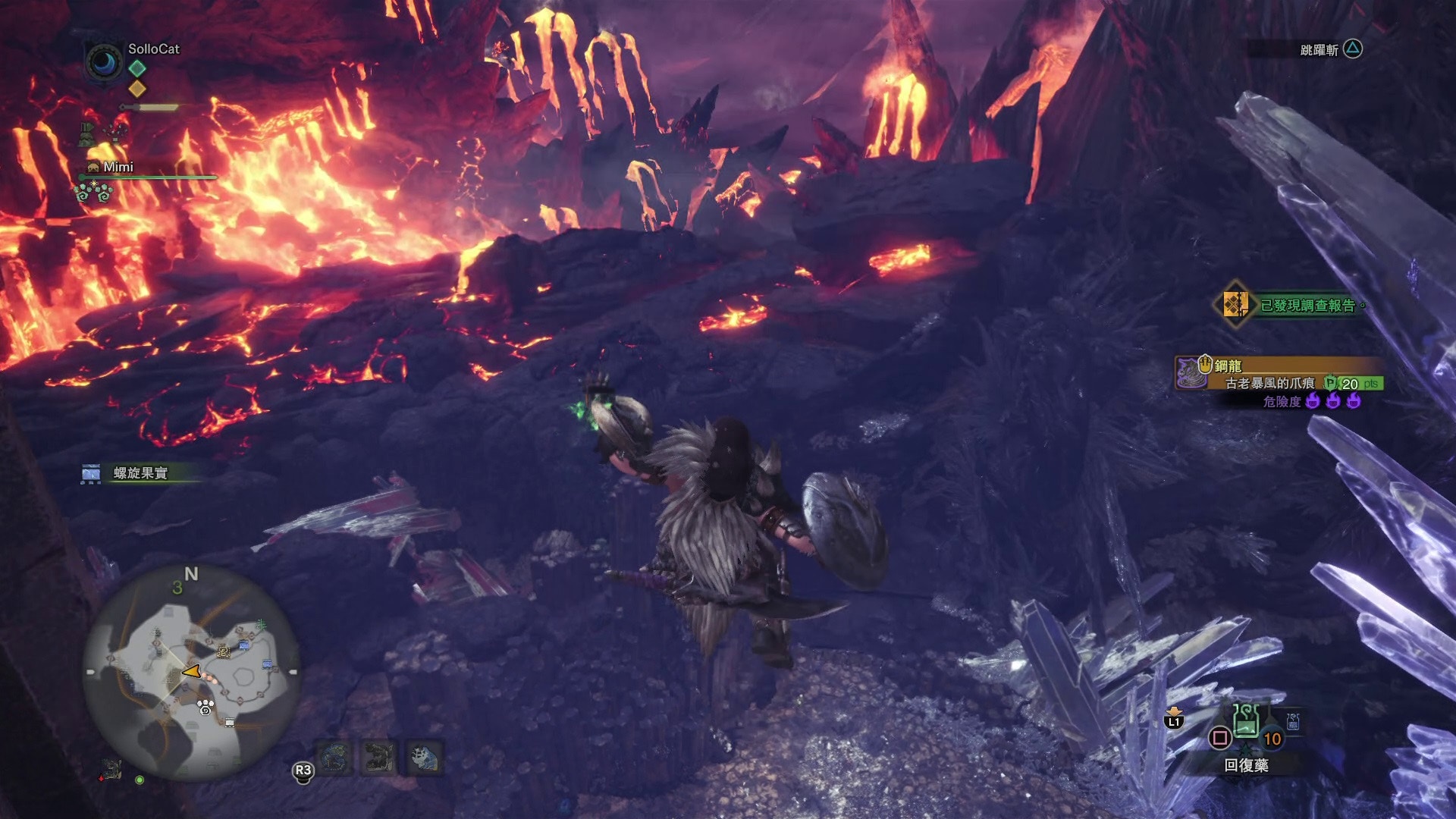Click the monster icon below the minimap
This screenshot has height=819, width=1456.
tap(111, 770)
